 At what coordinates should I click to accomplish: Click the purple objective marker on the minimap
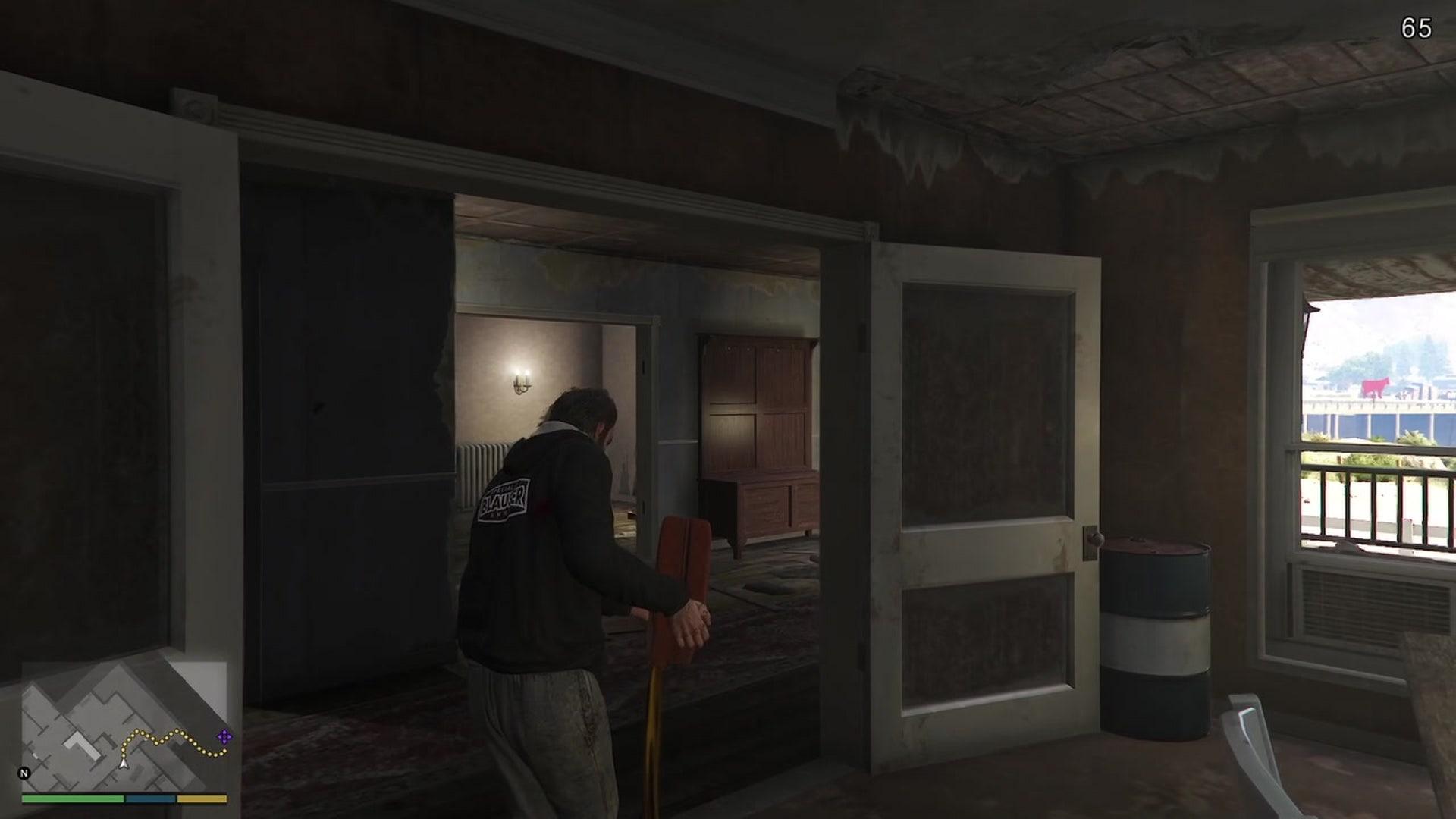(225, 736)
